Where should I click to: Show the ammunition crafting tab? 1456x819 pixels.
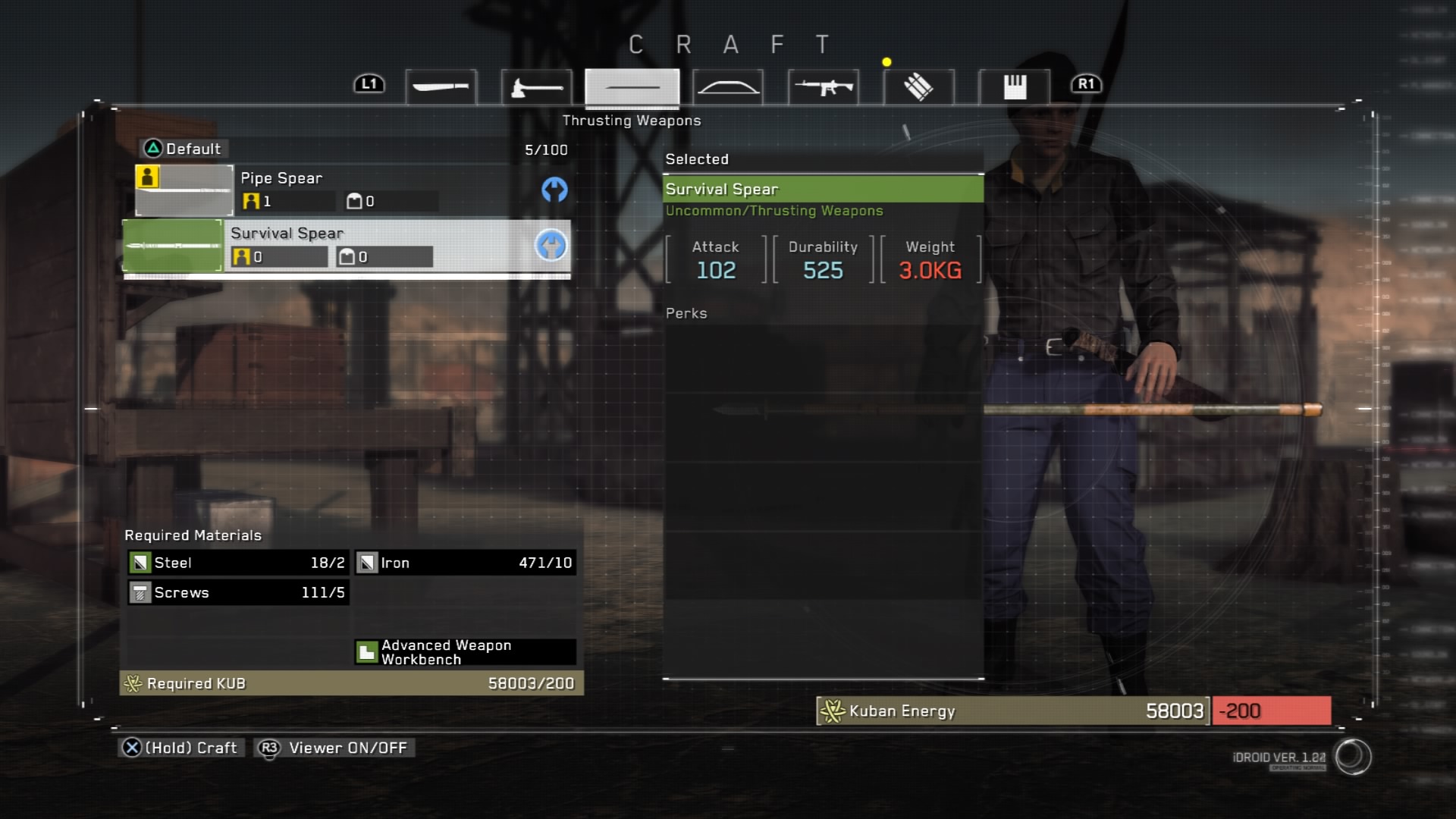[918, 86]
